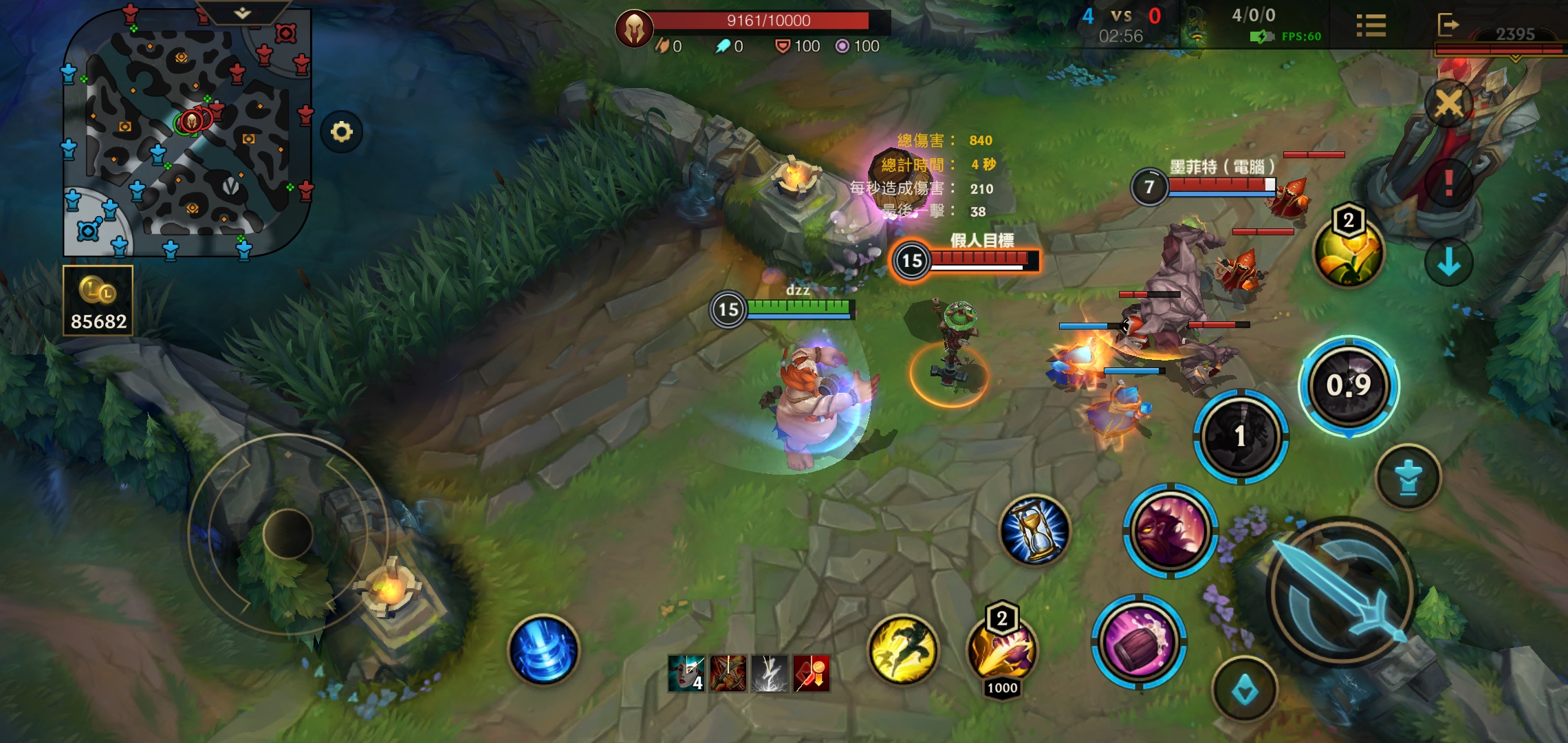Tap the blue tower target button

click(1408, 477)
